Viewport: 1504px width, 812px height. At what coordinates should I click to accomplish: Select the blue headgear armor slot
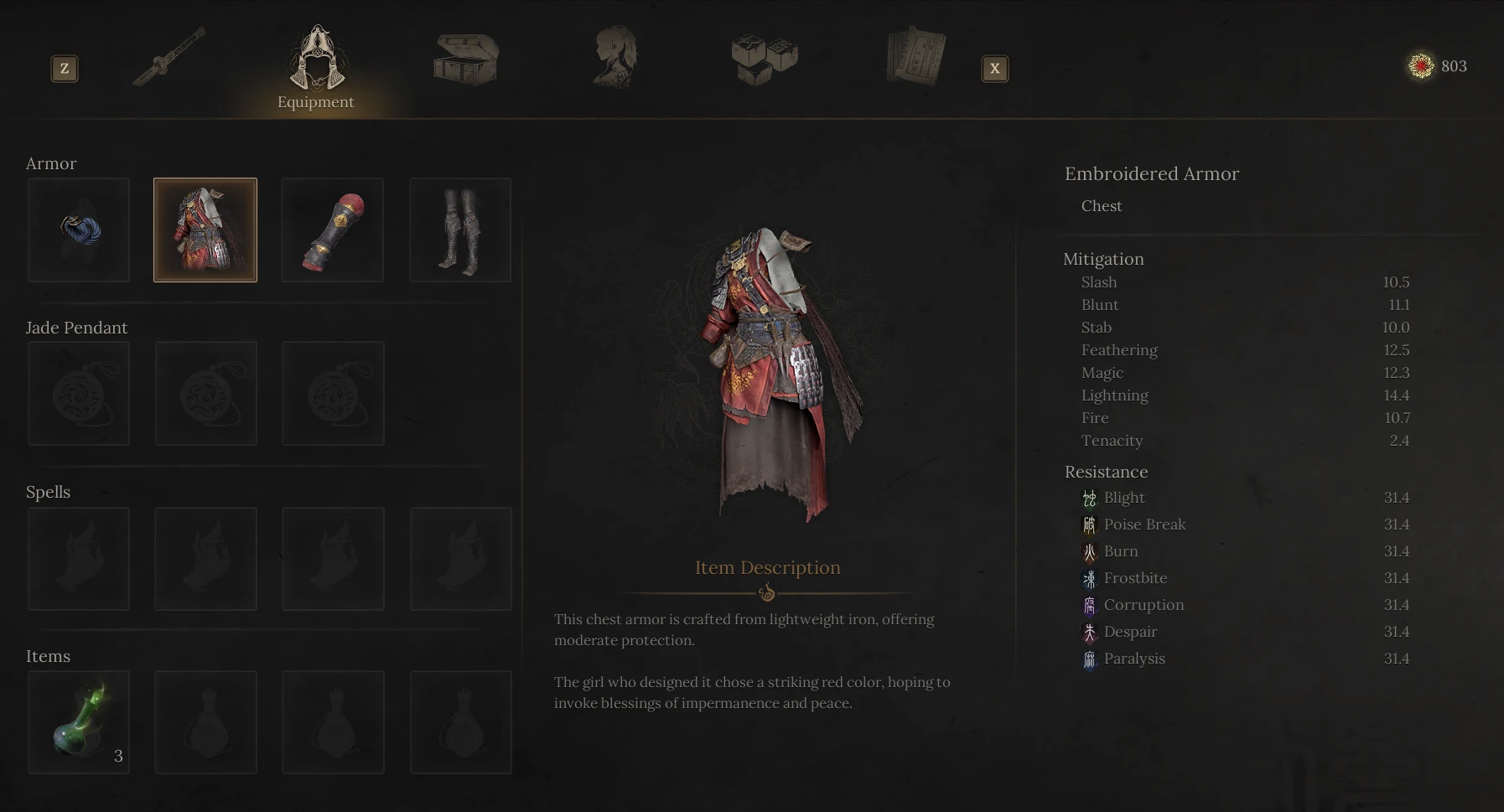point(79,230)
